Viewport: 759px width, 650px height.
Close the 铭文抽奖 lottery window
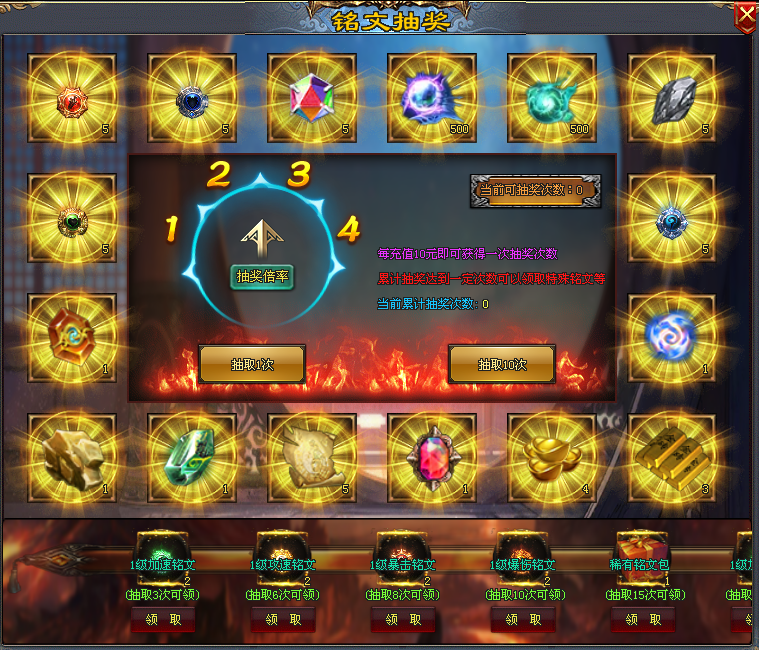click(745, 16)
